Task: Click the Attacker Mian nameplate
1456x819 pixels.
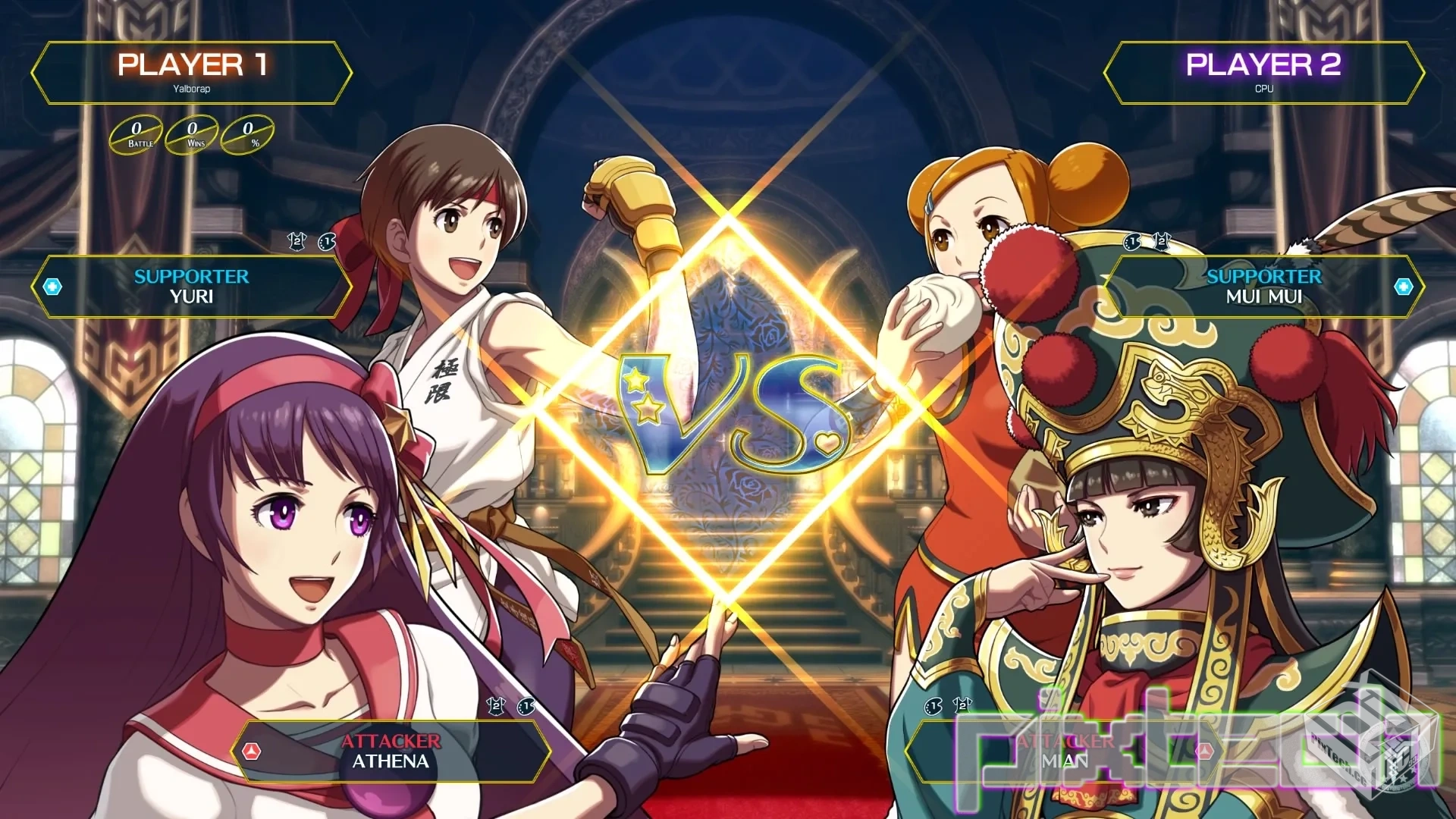Action: [1065, 751]
